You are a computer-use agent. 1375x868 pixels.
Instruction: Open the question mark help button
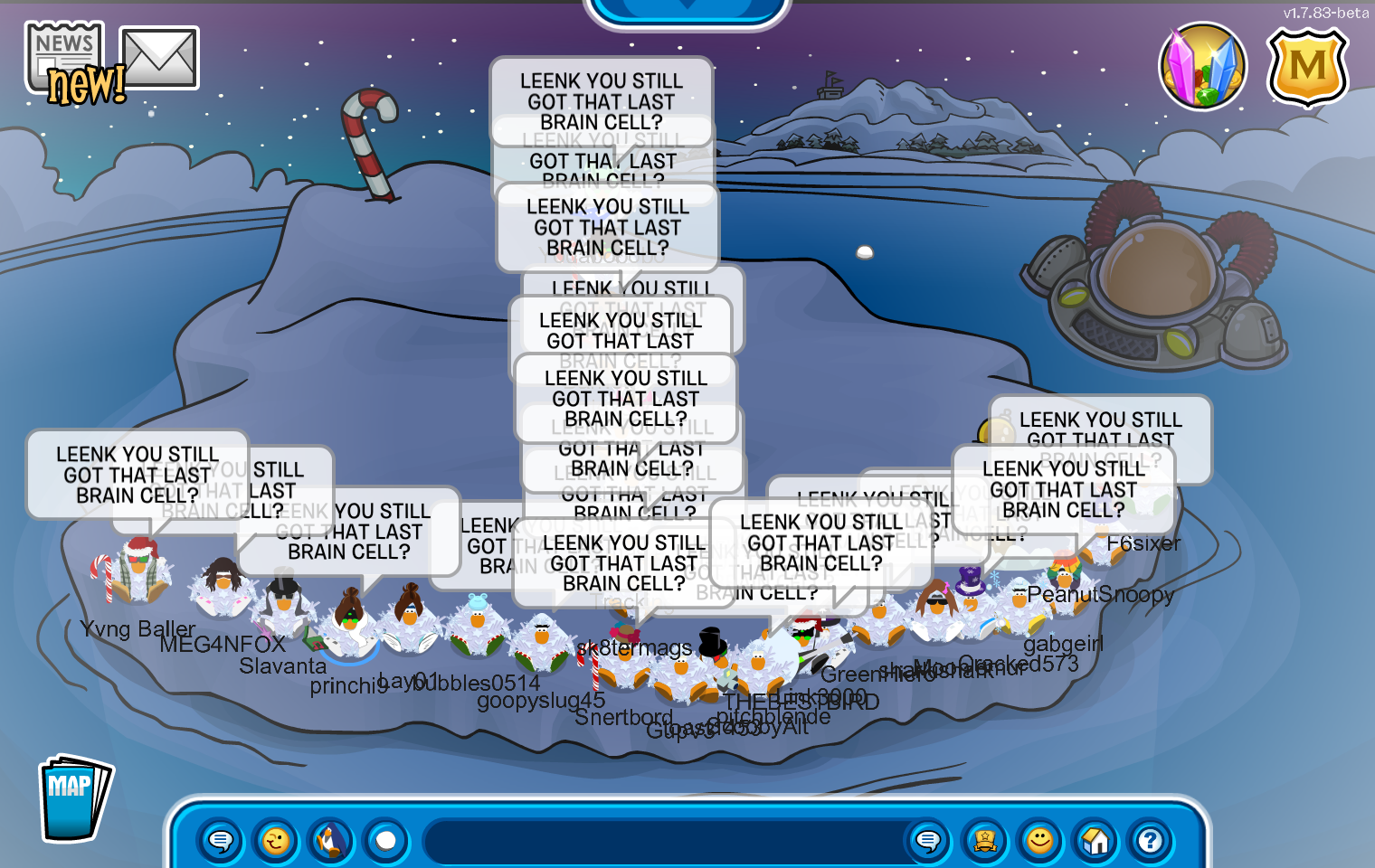point(1150,841)
